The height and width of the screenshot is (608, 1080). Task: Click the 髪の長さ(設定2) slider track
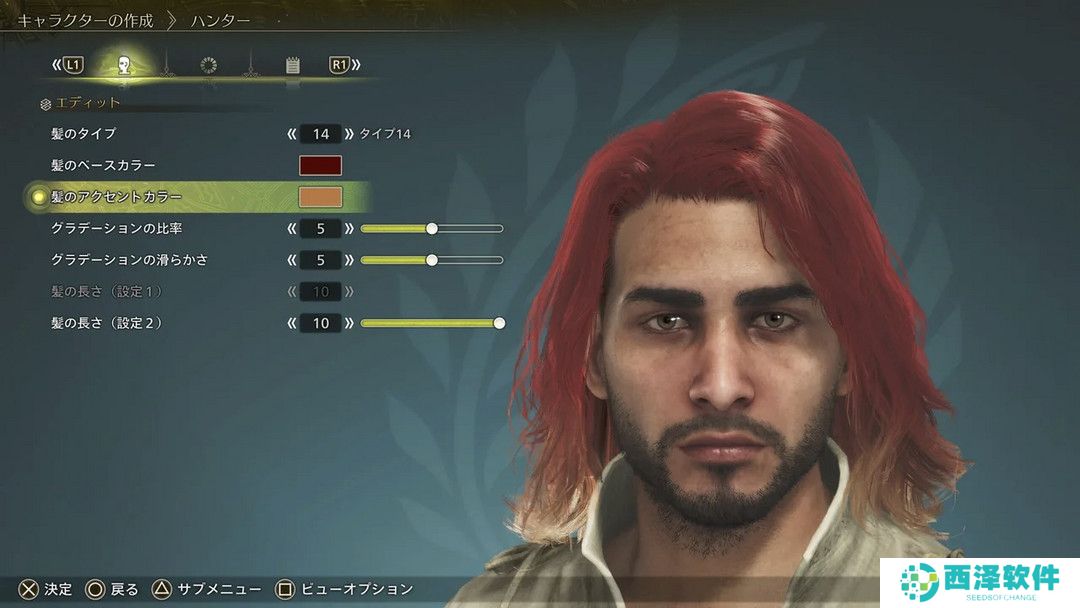(431, 323)
